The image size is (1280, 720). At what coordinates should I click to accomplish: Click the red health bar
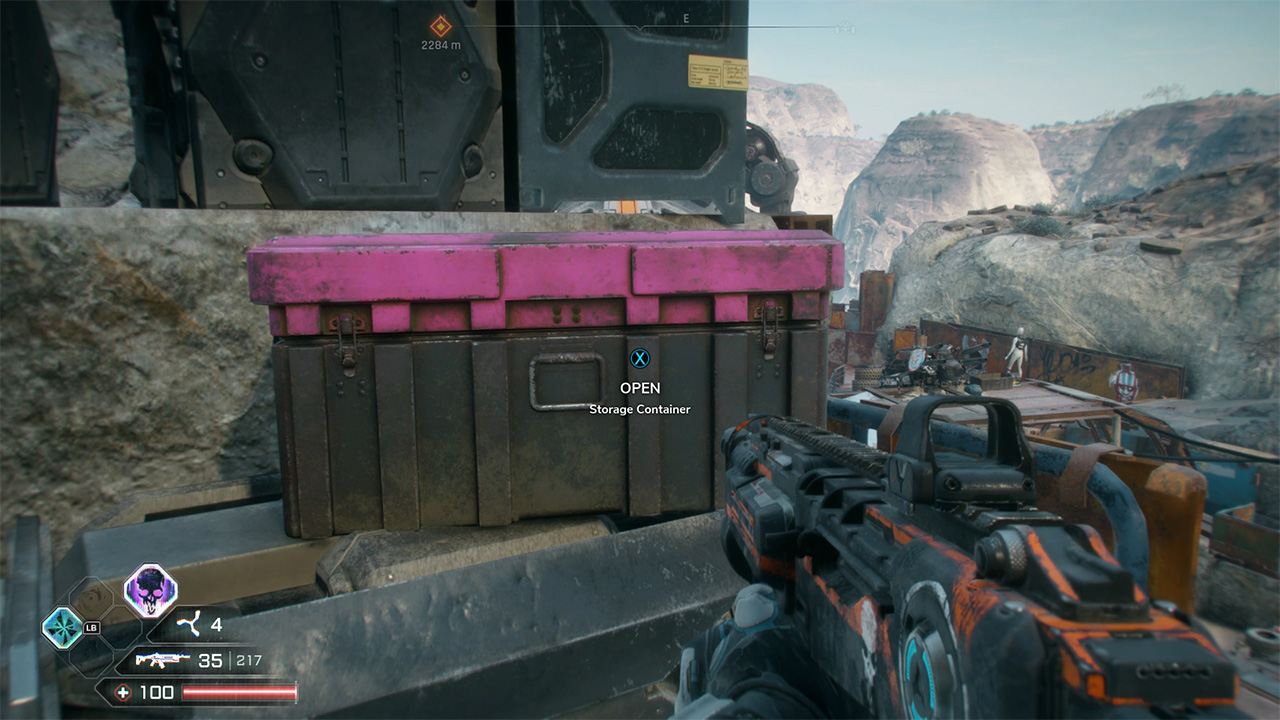point(240,691)
